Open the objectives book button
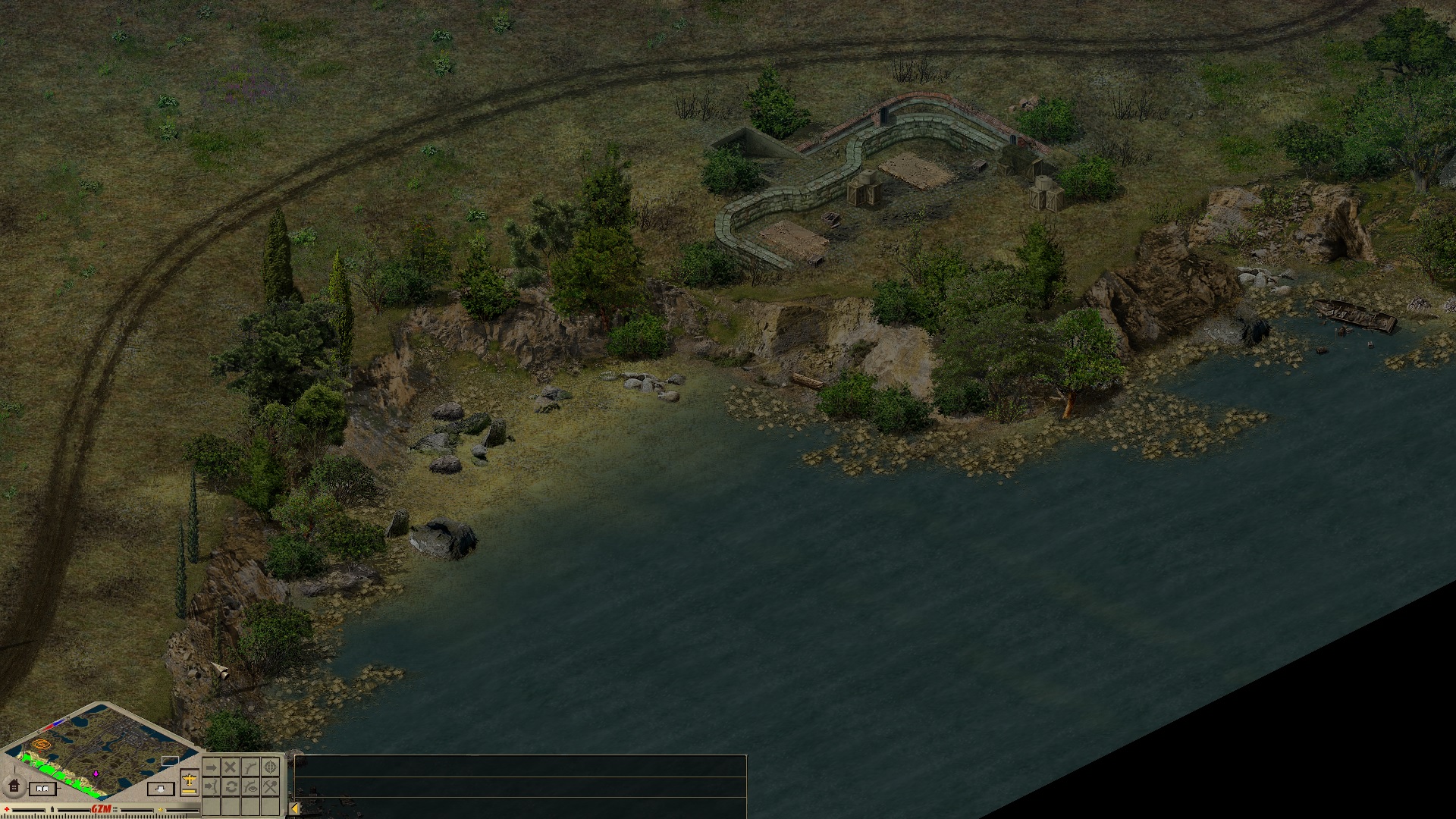Screen dimensions: 1456x819 pos(42,789)
